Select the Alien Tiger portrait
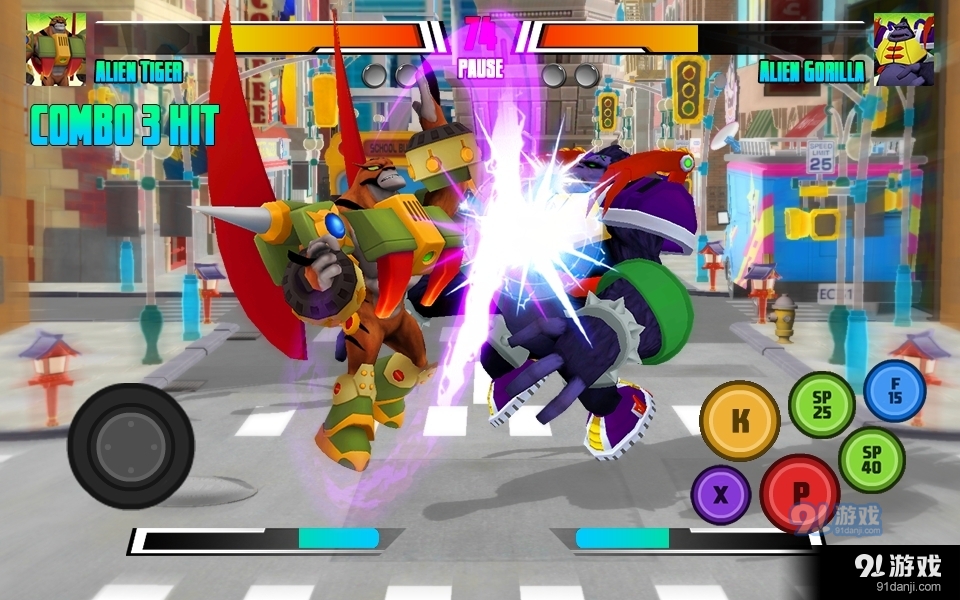The height and width of the screenshot is (600, 960). point(56,48)
